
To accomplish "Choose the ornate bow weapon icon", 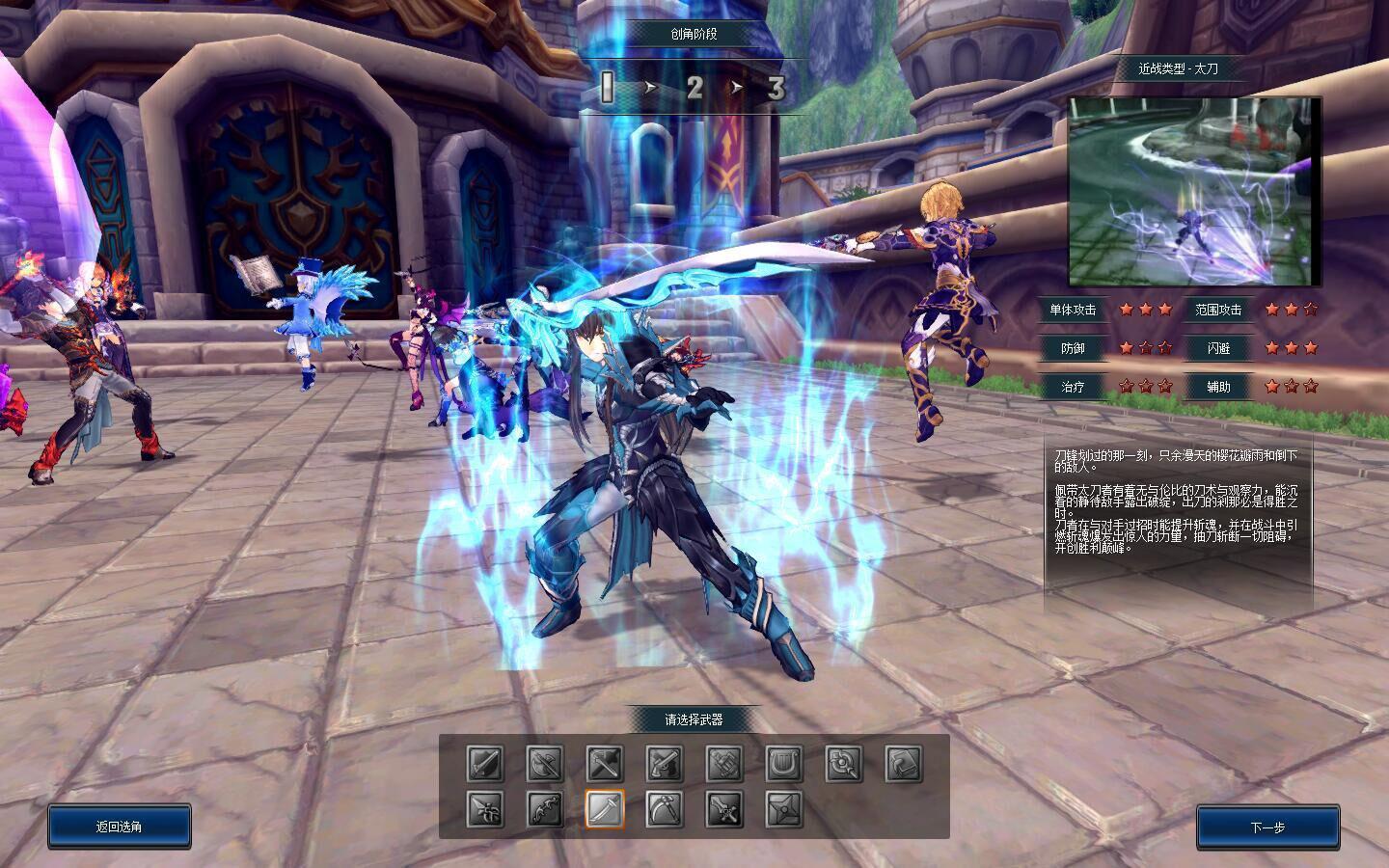I will point(545,809).
